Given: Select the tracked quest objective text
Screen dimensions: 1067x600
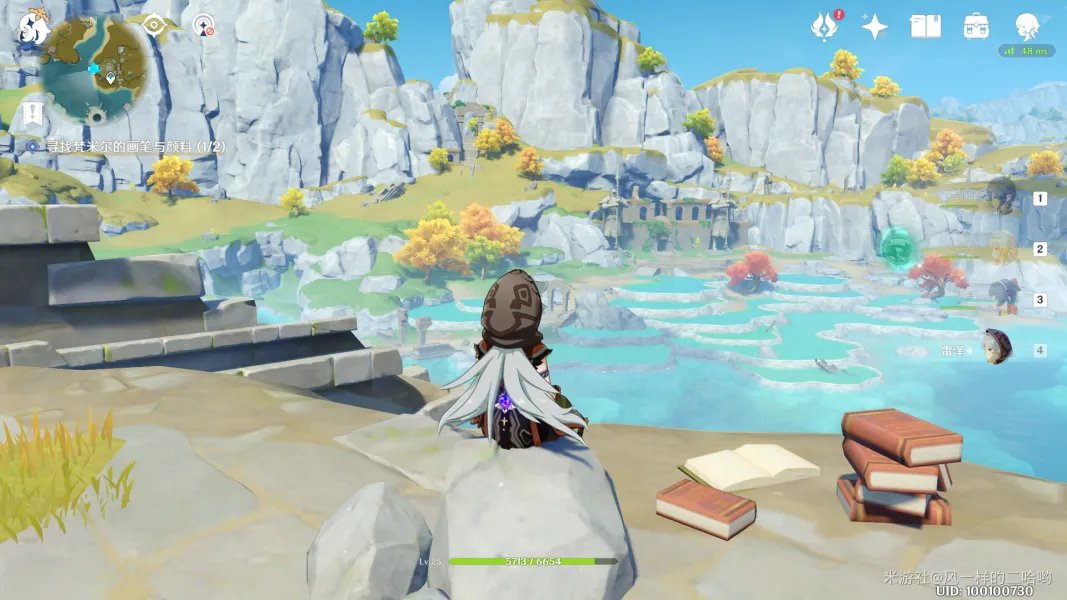Looking at the screenshot, I should (132, 146).
